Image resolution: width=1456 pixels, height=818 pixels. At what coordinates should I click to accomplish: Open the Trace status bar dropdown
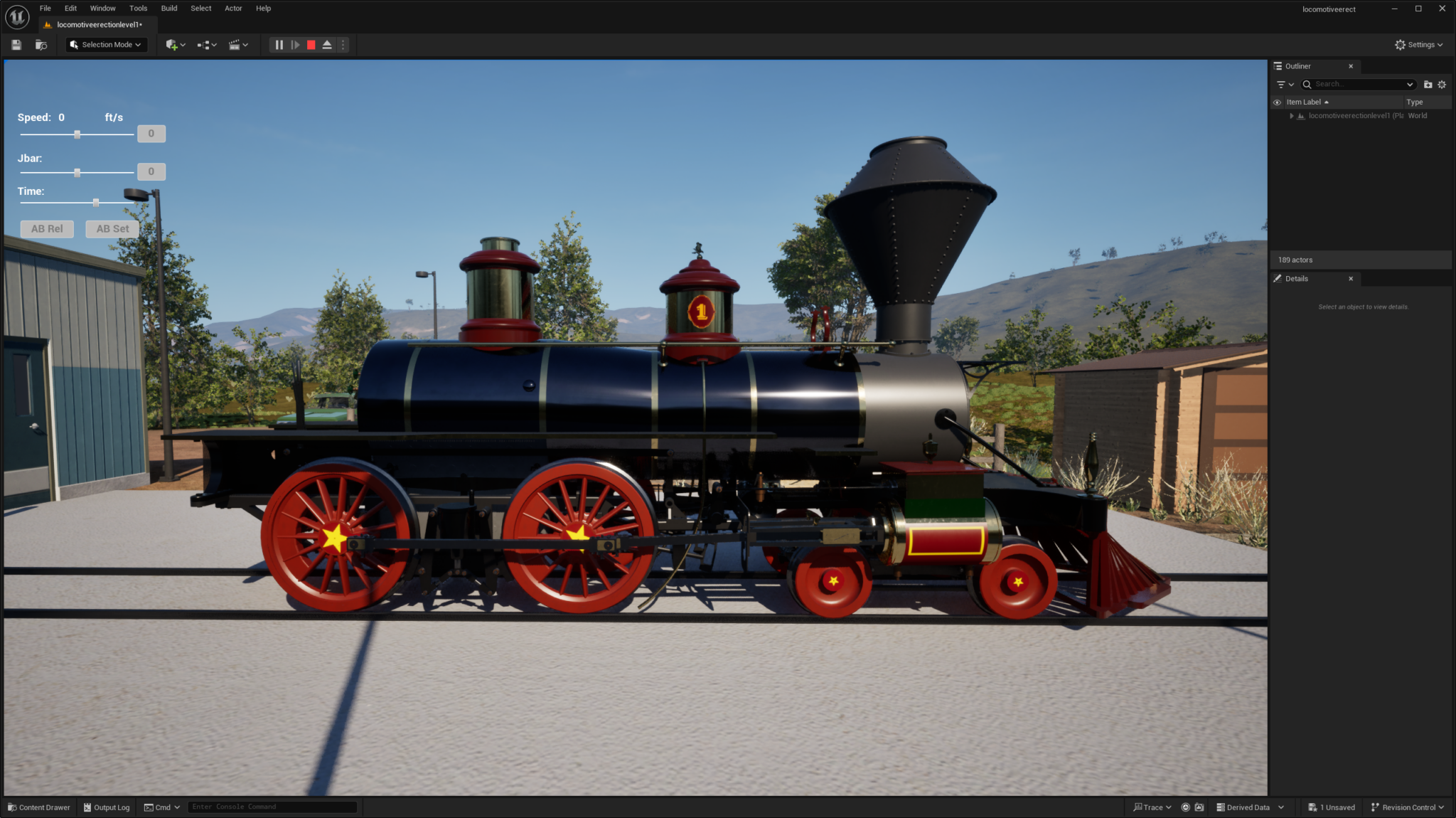(1152, 807)
